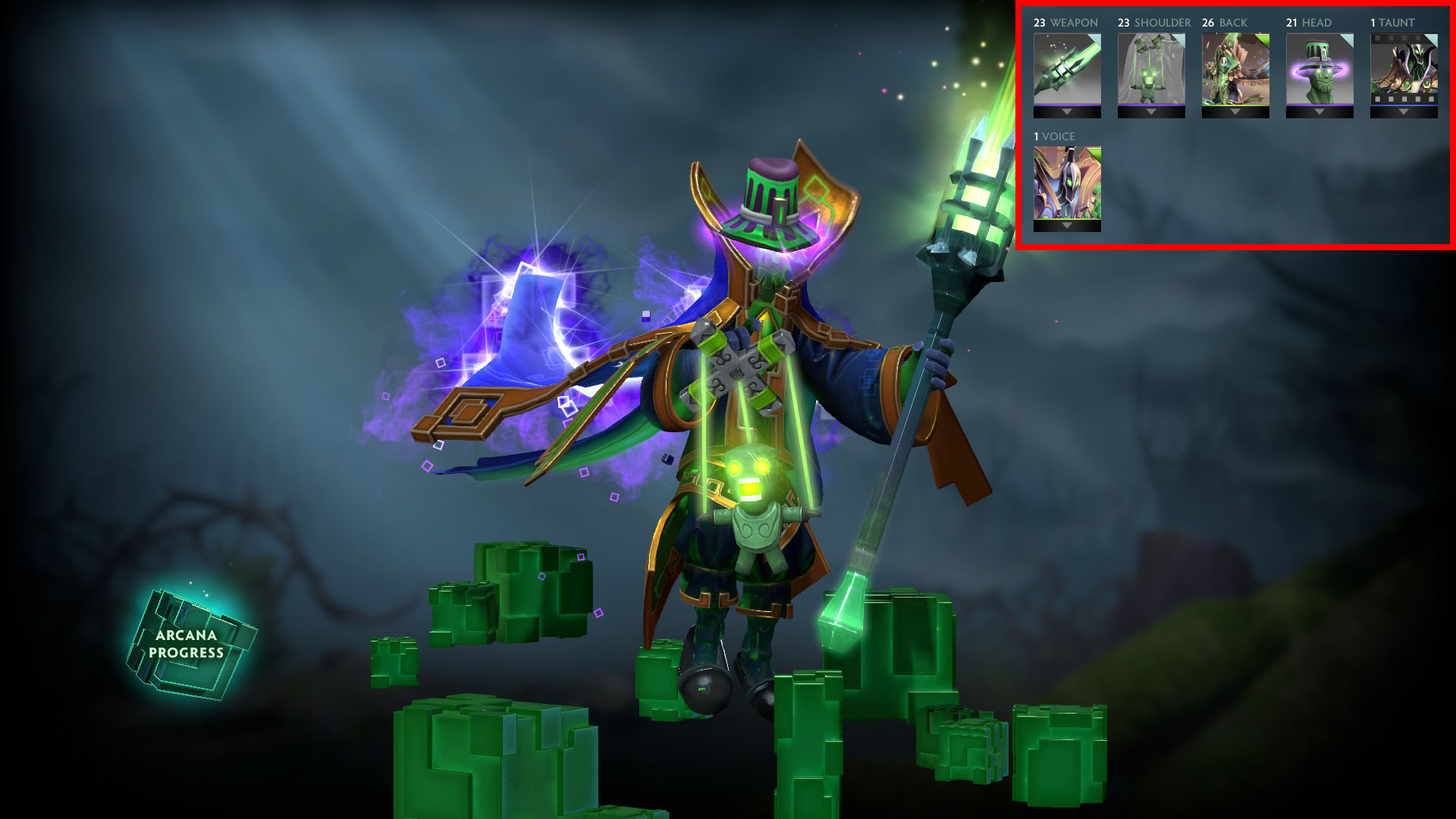The image size is (1456, 819).
Task: Choose the voice item slot
Action: coord(1067,182)
